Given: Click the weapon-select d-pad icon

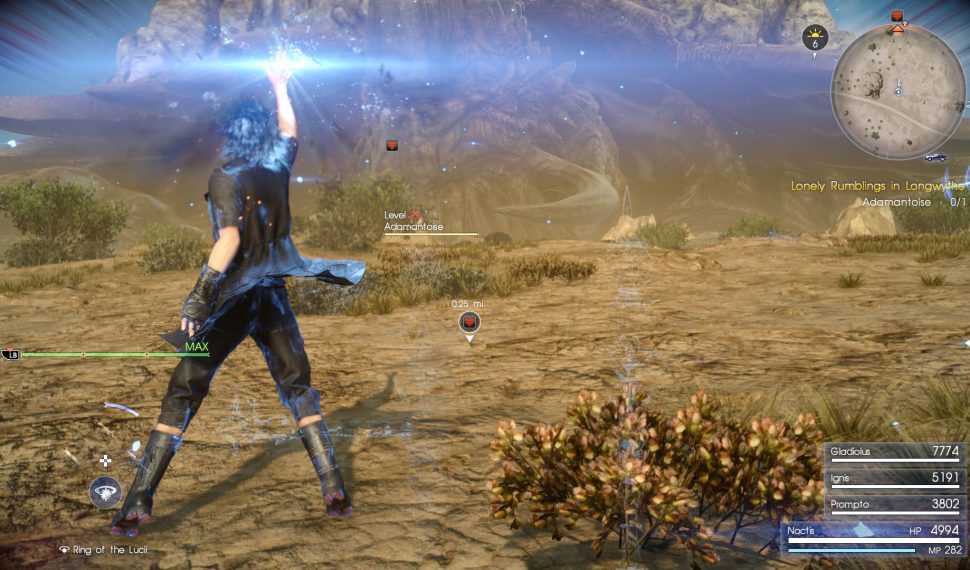Looking at the screenshot, I should [105, 460].
